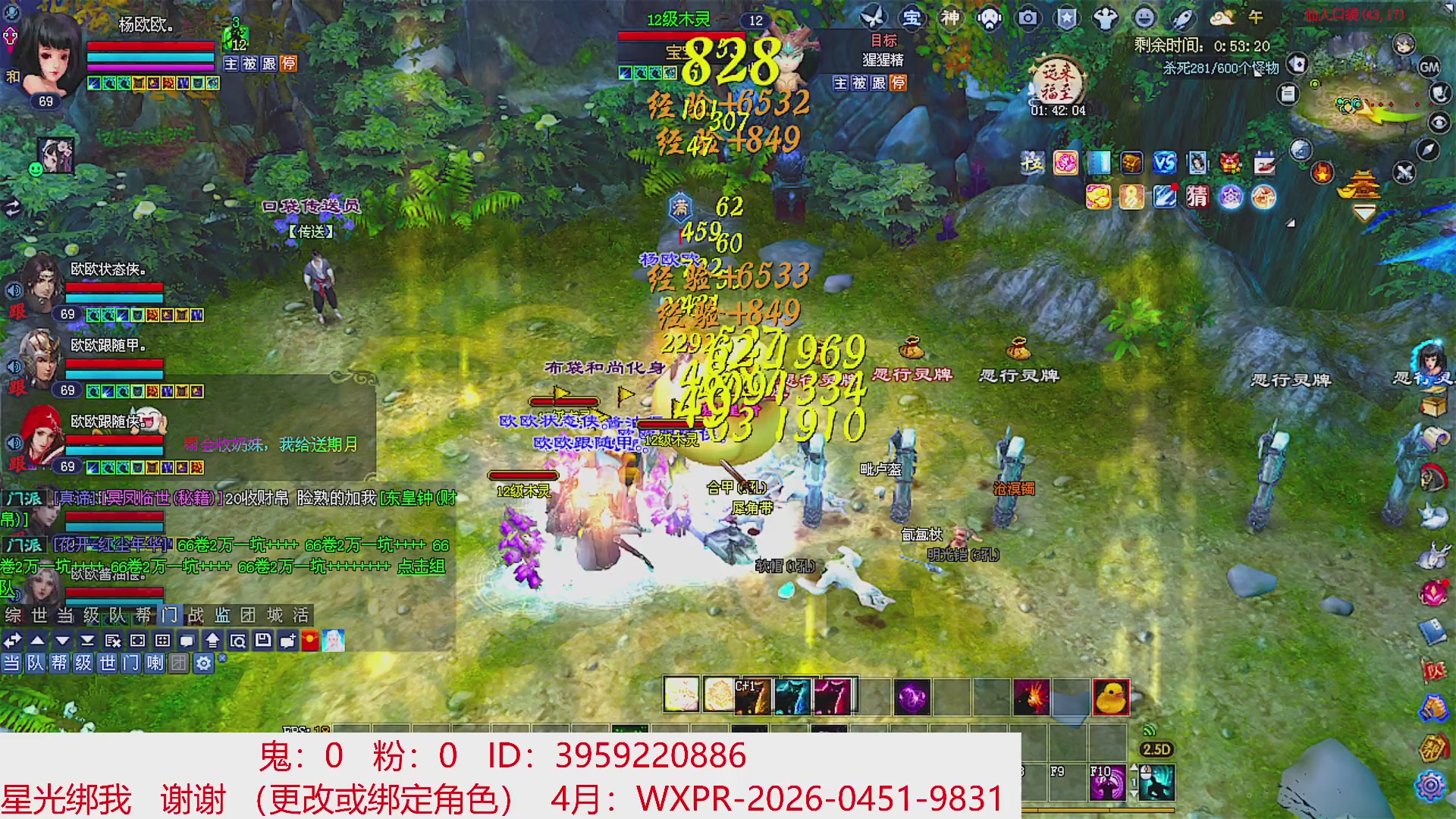The height and width of the screenshot is (819, 1456).
Task: Open the red envelope icon in chat toolbar
Action: point(309,640)
